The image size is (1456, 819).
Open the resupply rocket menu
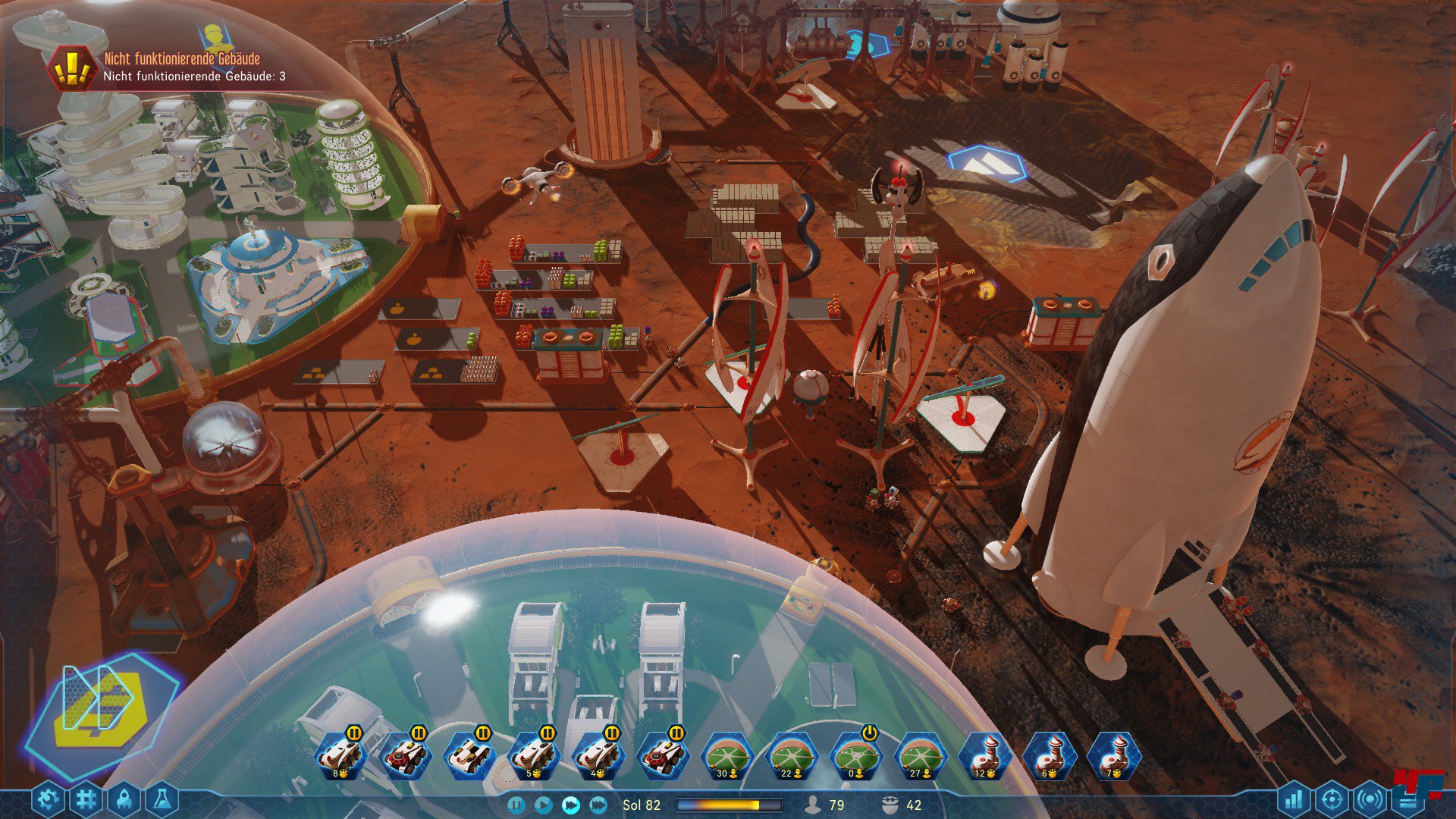click(124, 799)
